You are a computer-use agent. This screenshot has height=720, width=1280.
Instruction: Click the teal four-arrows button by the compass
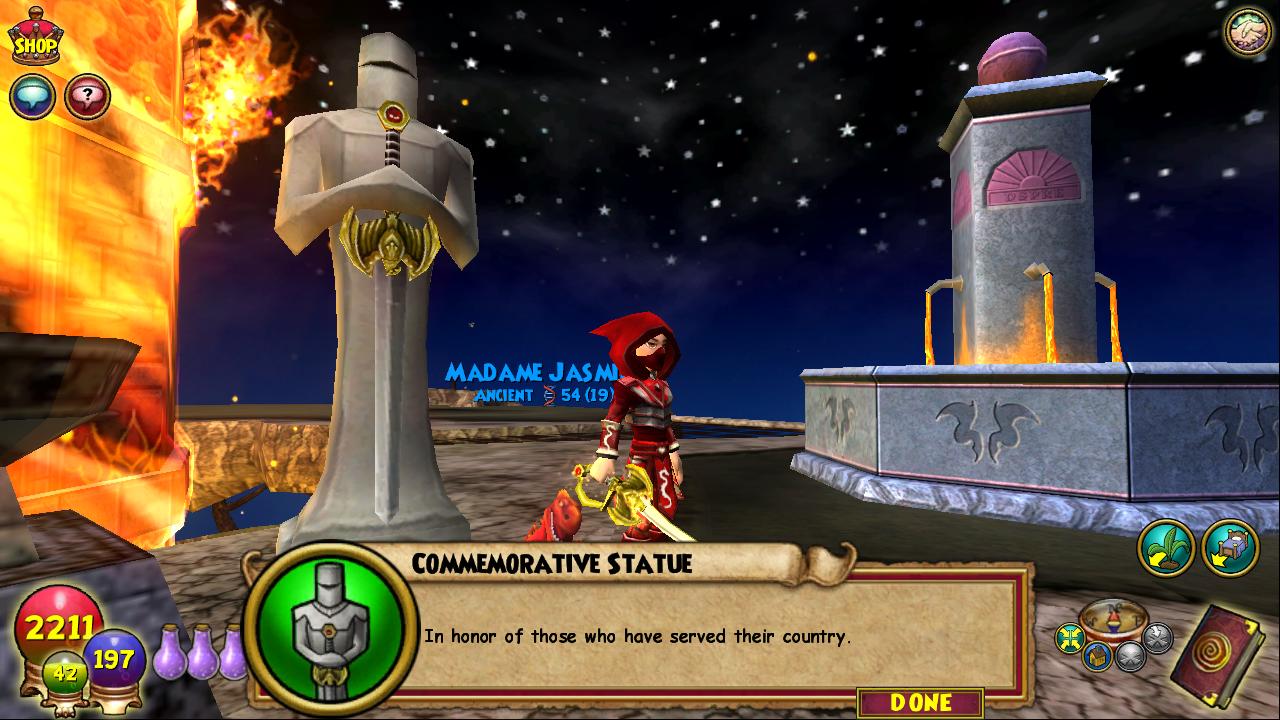click(x=1071, y=637)
